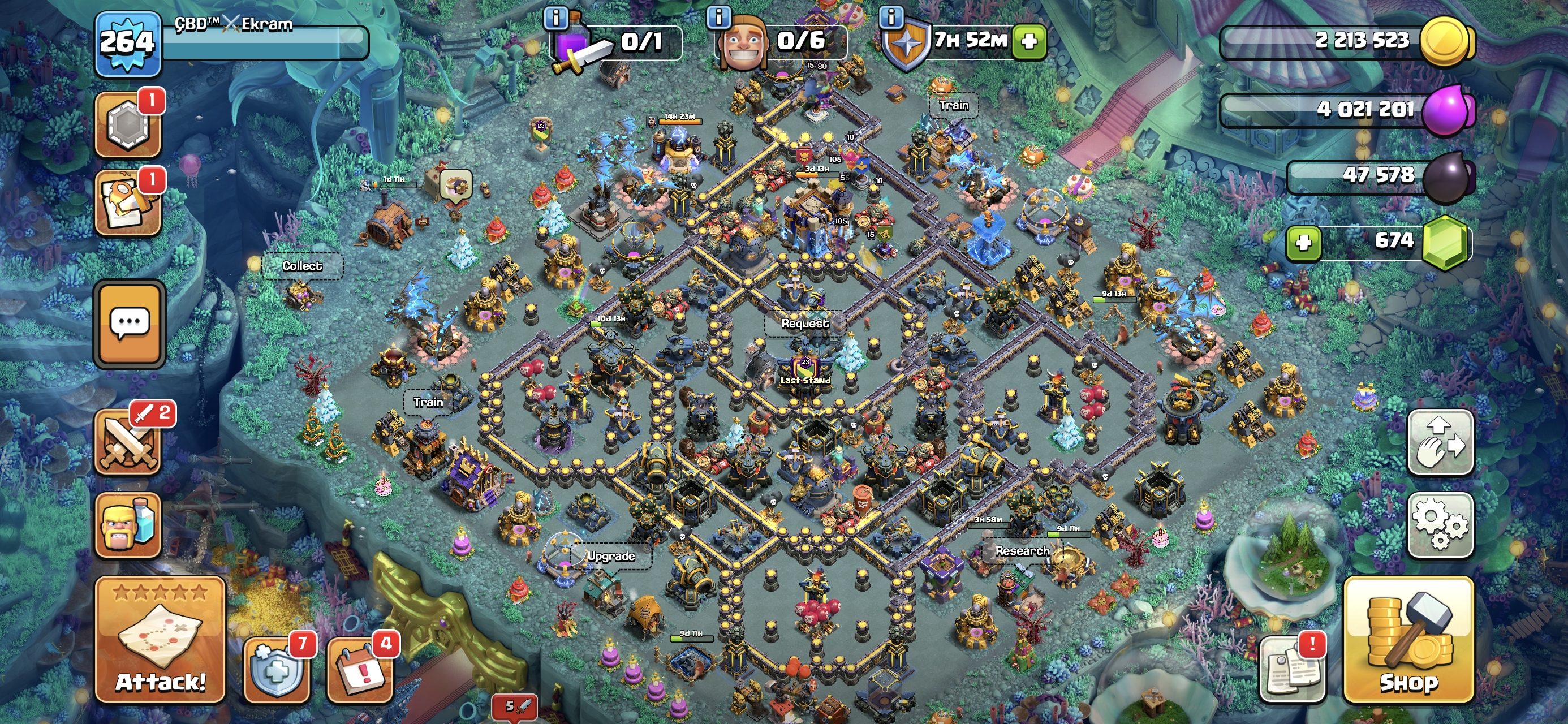The image size is (1568, 724).
Task: Open the orange notes icon with badge
Action: (x=128, y=202)
